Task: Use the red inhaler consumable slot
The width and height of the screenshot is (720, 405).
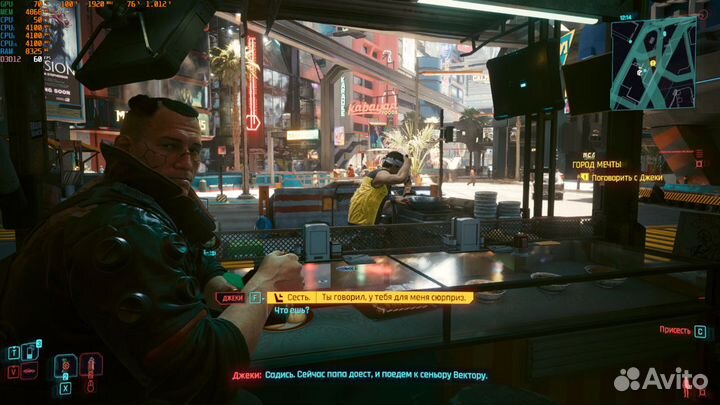Action: (90, 366)
